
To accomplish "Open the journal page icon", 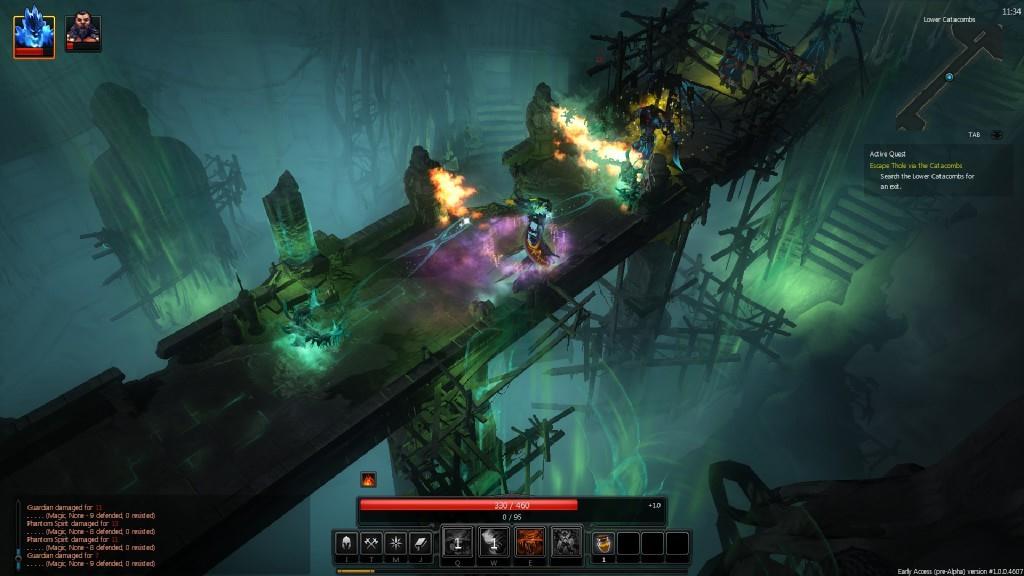I will [x=419, y=543].
